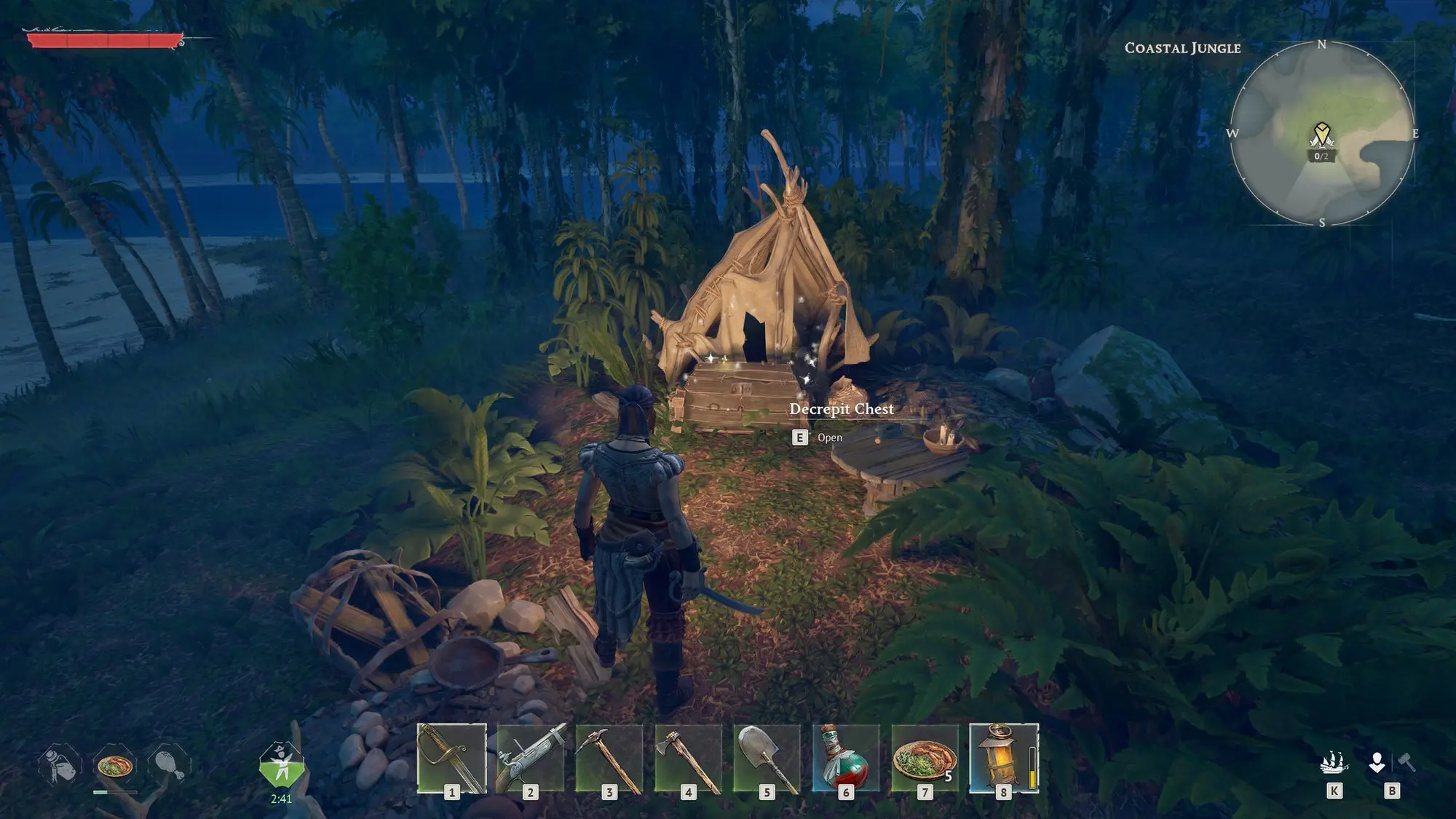This screenshot has width=1456, height=819.
Task: Pick the shovel from the hotbar
Action: click(x=767, y=758)
